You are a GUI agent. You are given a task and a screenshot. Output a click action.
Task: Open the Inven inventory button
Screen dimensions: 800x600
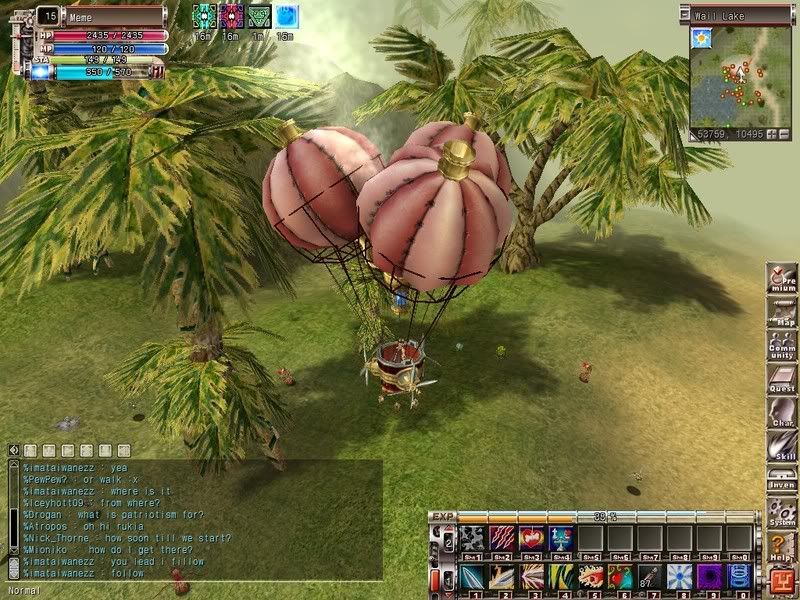tap(781, 479)
